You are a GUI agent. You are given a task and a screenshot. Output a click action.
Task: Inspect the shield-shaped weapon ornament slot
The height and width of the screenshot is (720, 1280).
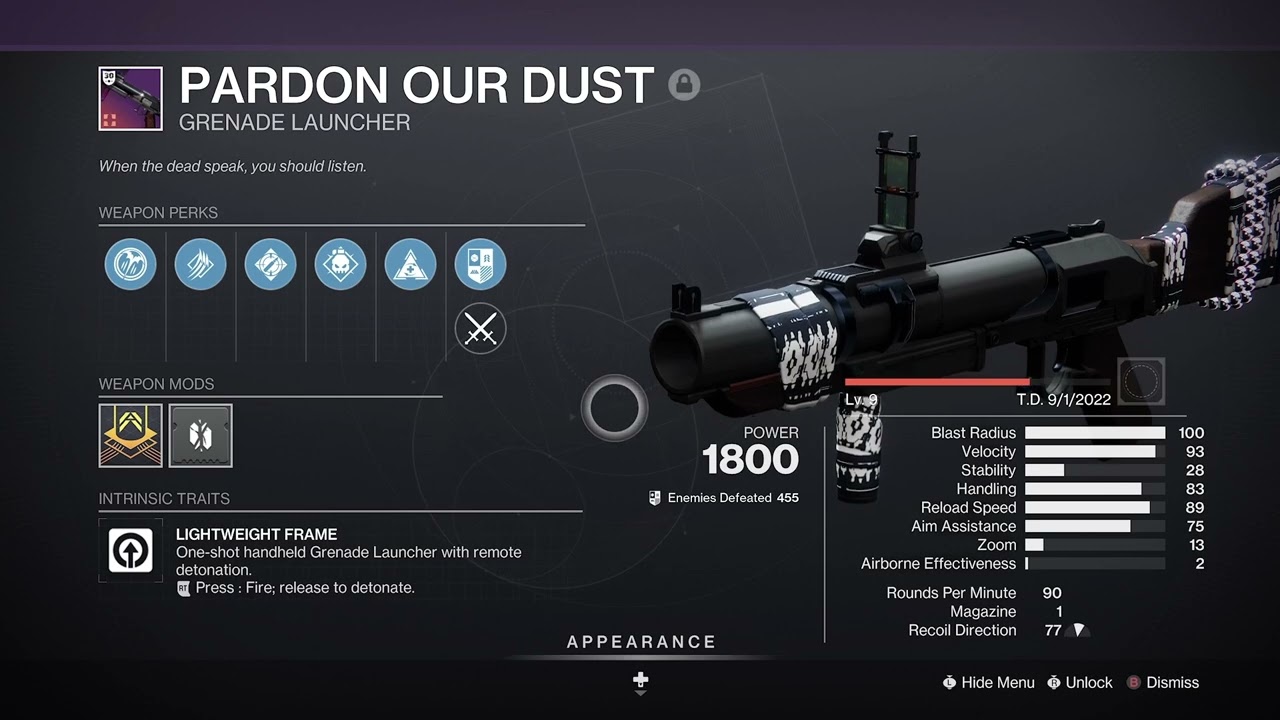point(480,264)
